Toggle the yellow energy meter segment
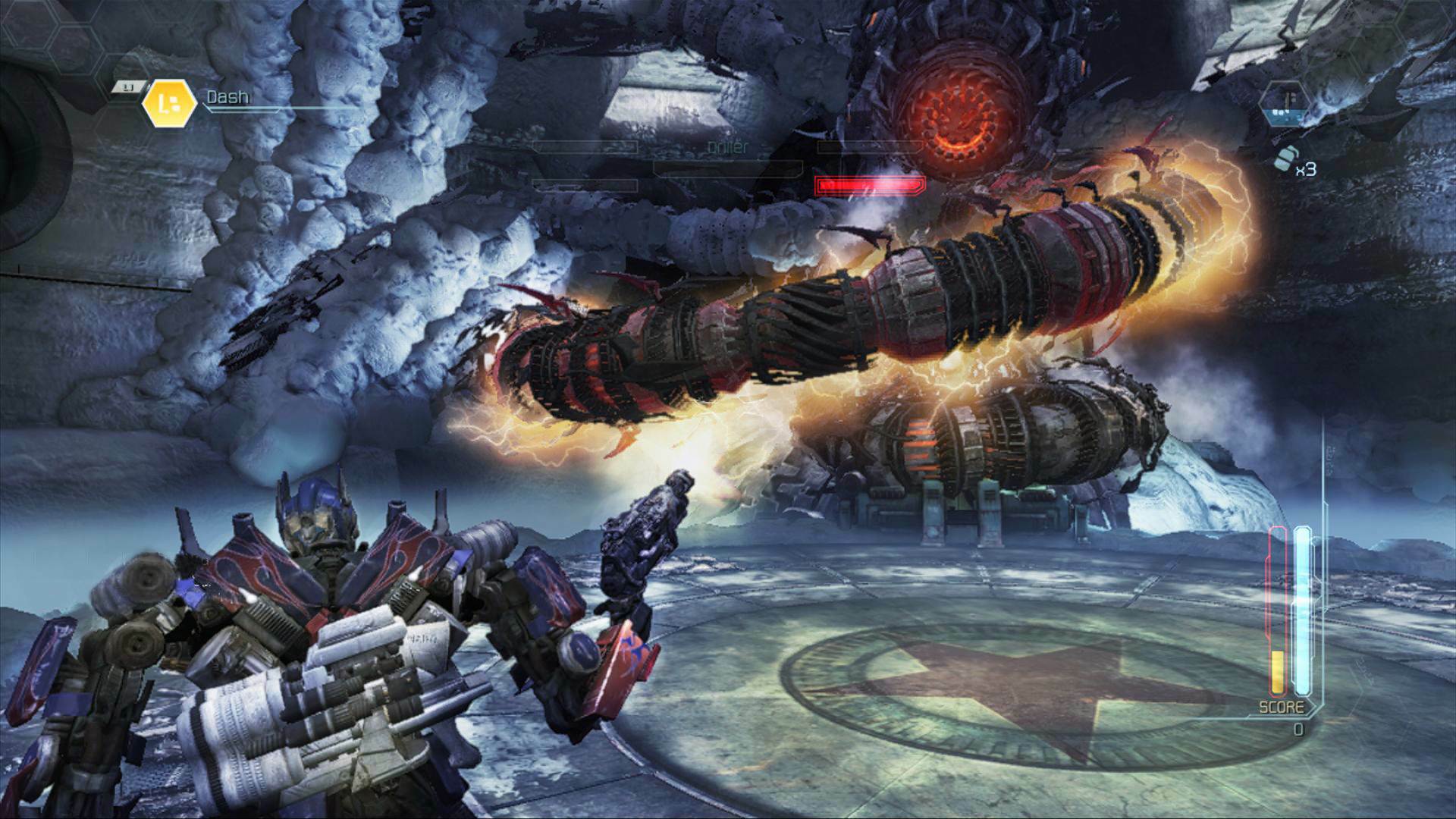1456x819 pixels. (1277, 671)
